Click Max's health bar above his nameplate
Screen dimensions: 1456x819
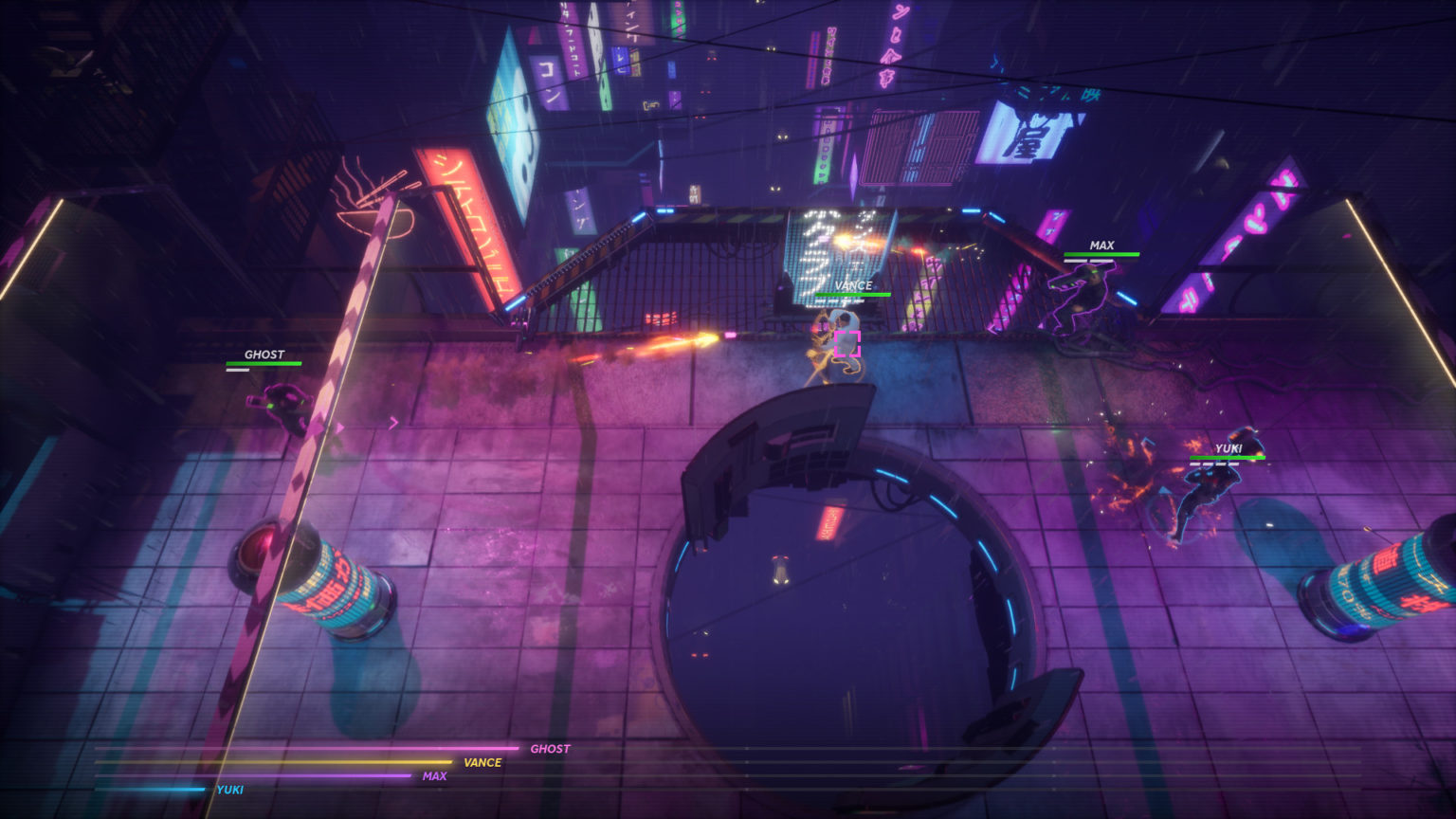pyautogui.click(x=1102, y=256)
